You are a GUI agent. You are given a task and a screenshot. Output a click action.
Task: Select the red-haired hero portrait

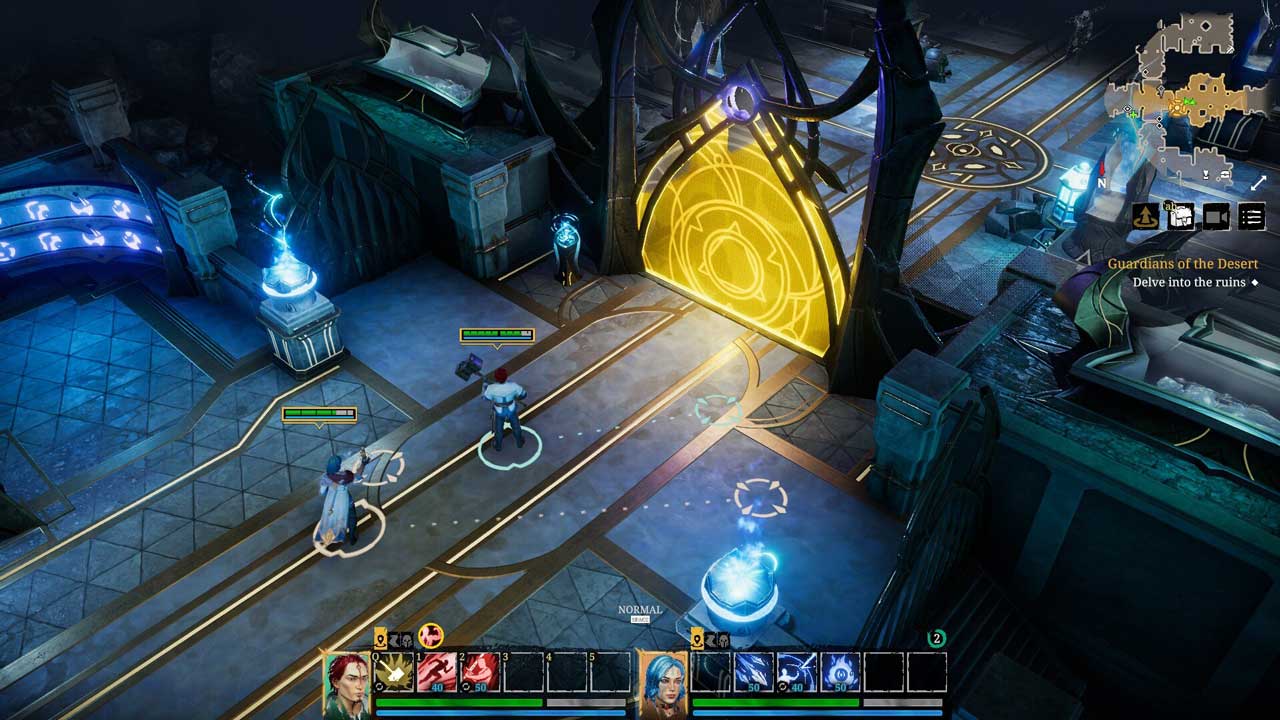pos(347,684)
